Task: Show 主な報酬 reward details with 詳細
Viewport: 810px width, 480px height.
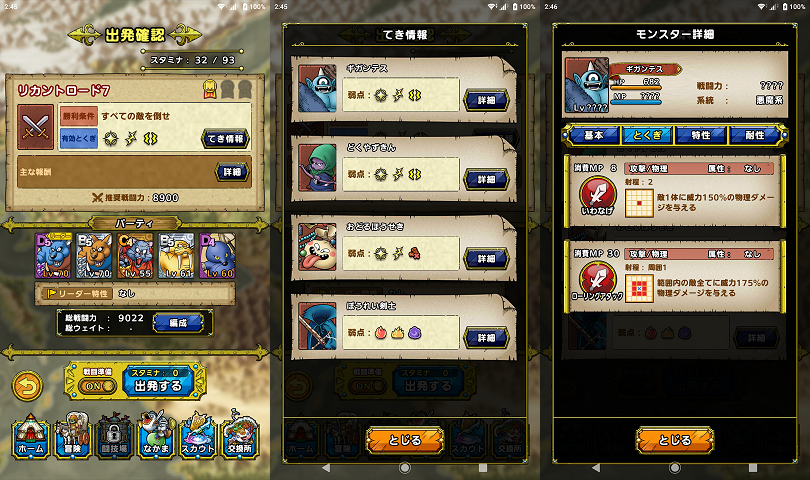Action: 231,172
